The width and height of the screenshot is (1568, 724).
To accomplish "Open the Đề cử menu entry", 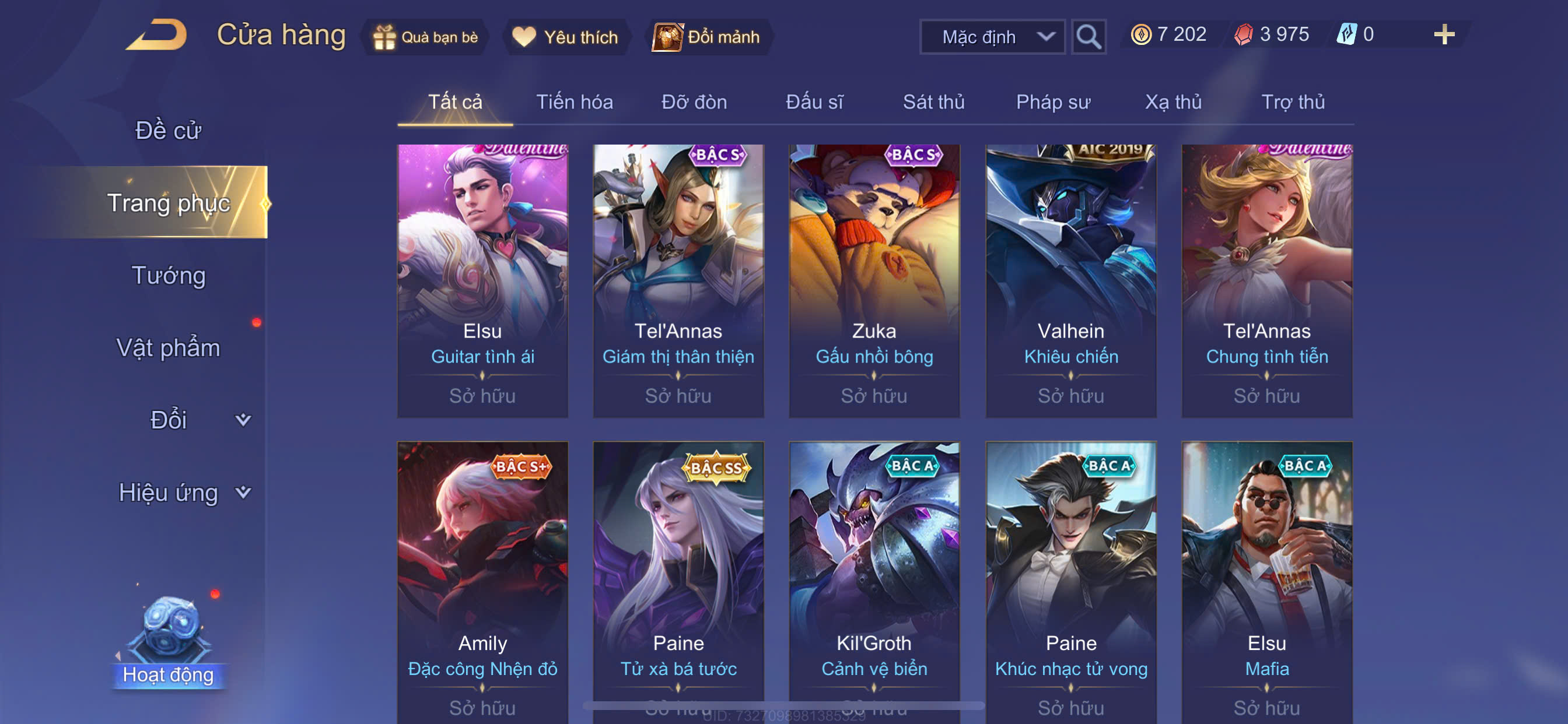I will (x=168, y=130).
